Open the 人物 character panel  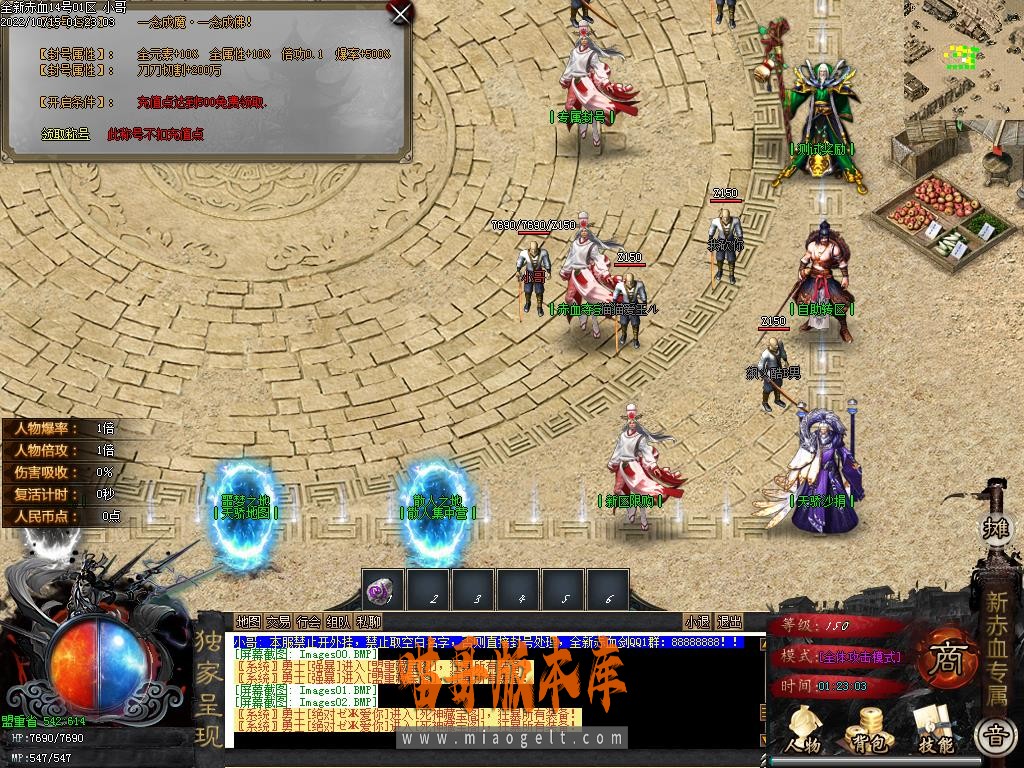[801, 730]
